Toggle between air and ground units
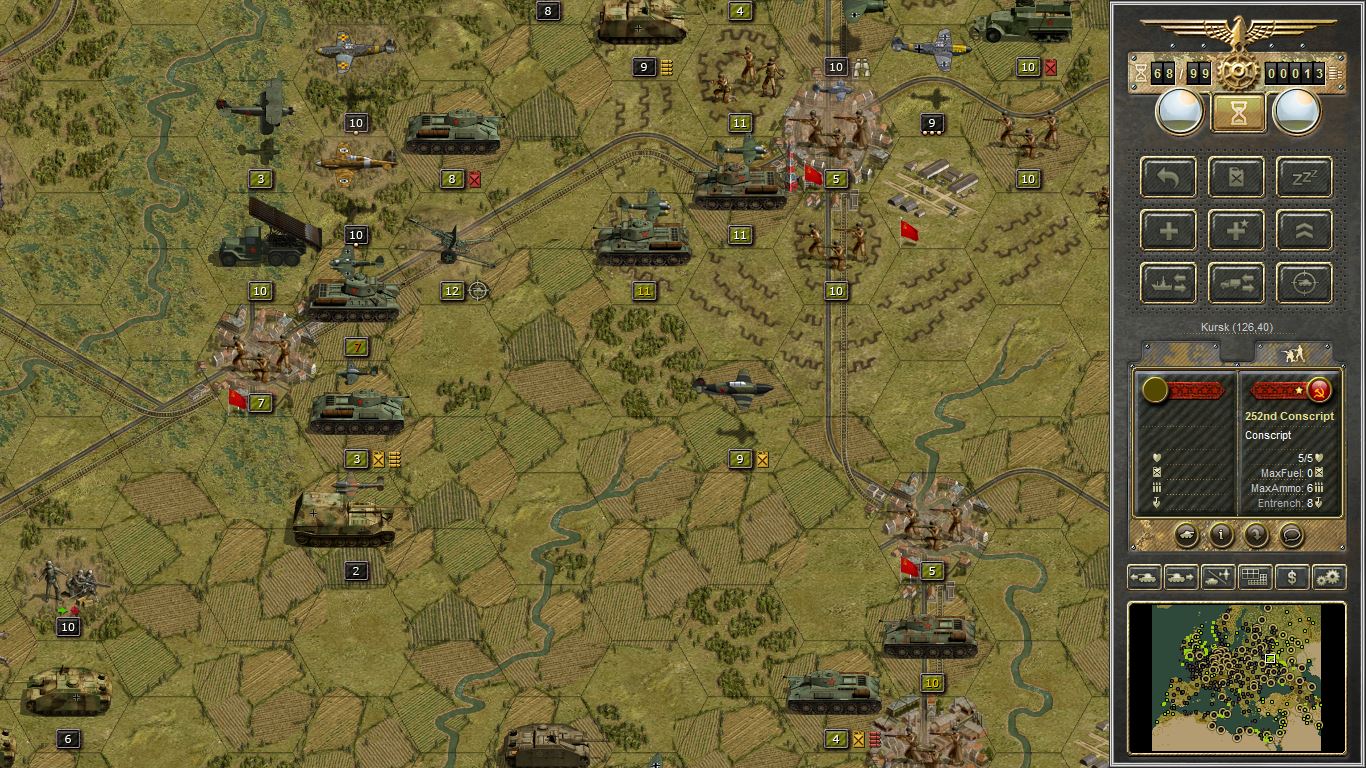1366x768 pixels. (x=1217, y=577)
